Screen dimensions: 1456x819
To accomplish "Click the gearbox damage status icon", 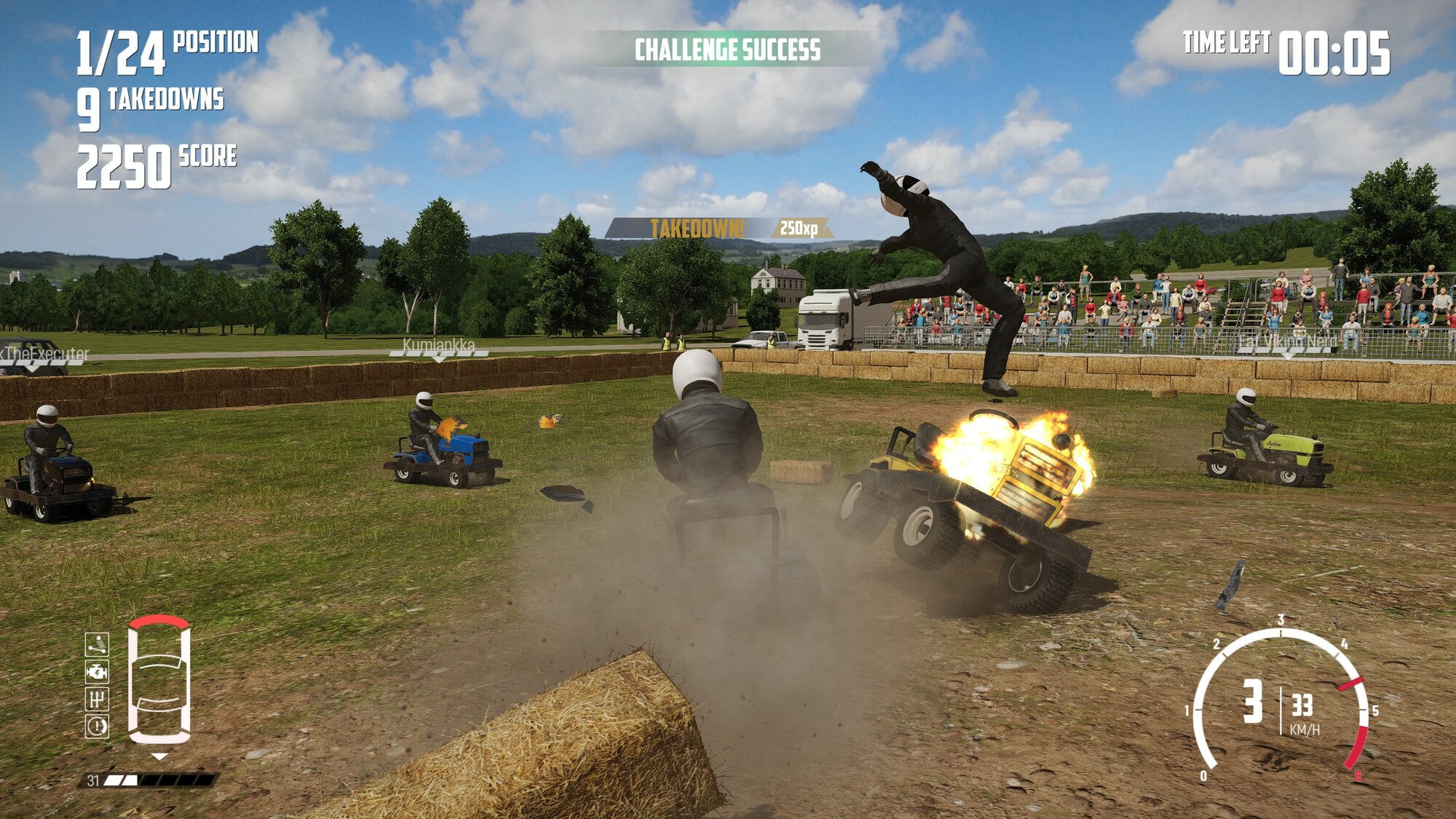I will pos(97,699).
